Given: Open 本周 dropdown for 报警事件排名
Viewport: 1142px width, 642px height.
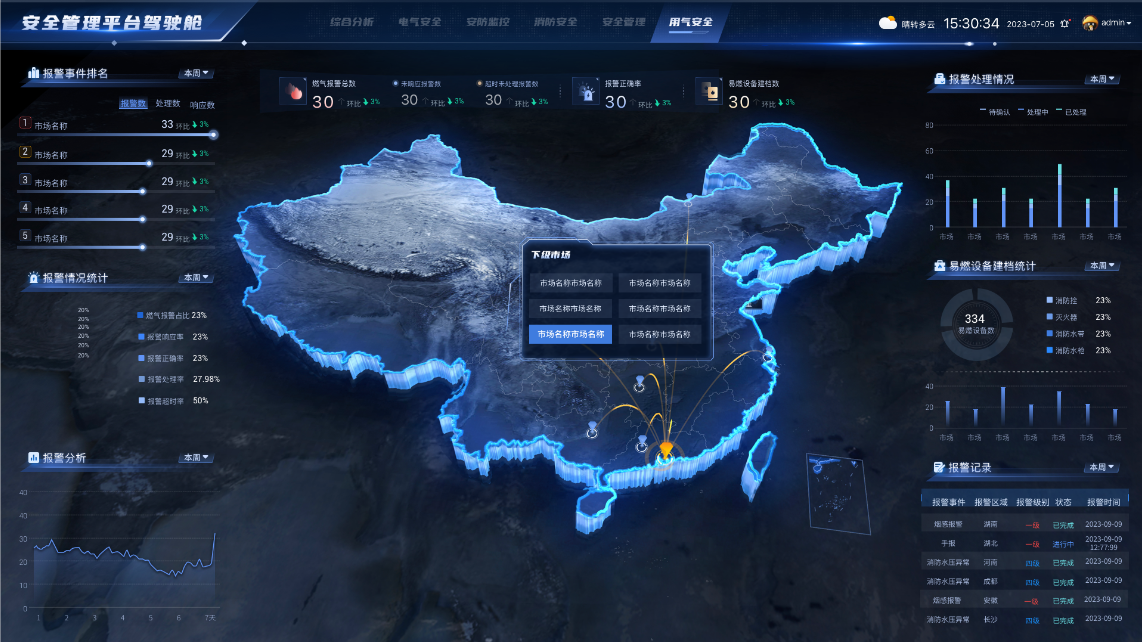Looking at the screenshot, I should (197, 73).
